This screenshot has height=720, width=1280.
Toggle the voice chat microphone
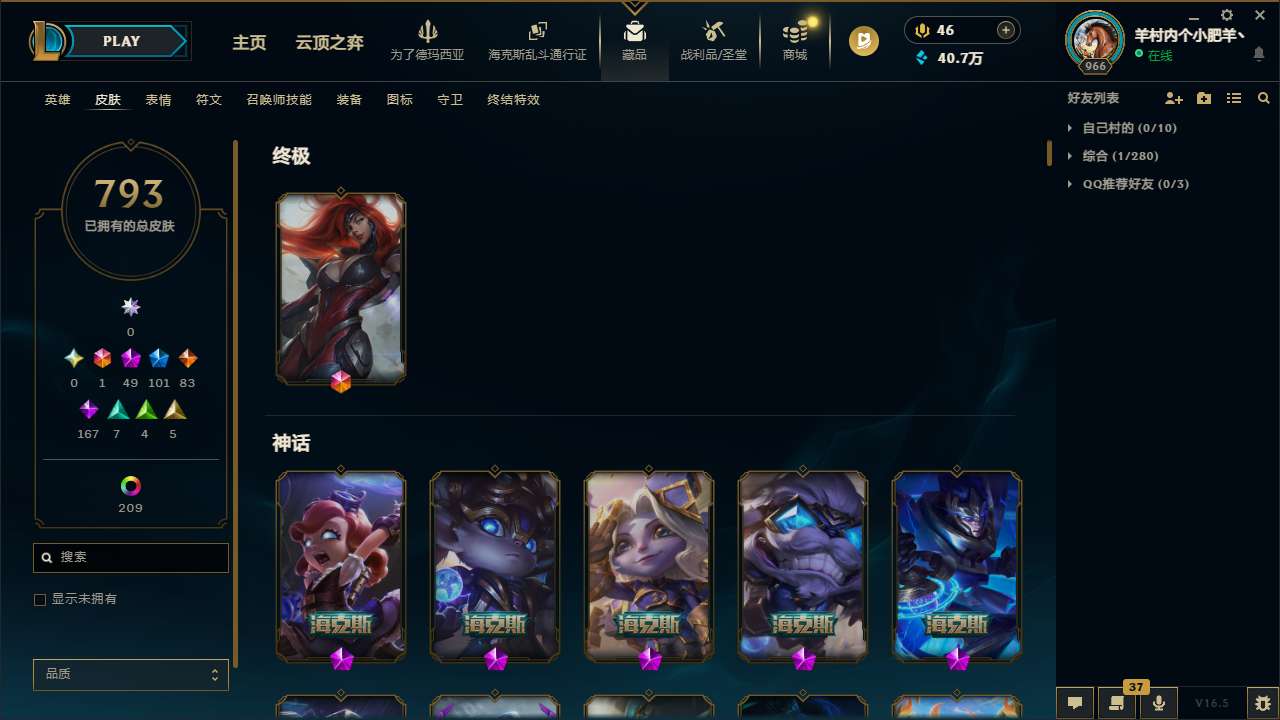(1158, 703)
